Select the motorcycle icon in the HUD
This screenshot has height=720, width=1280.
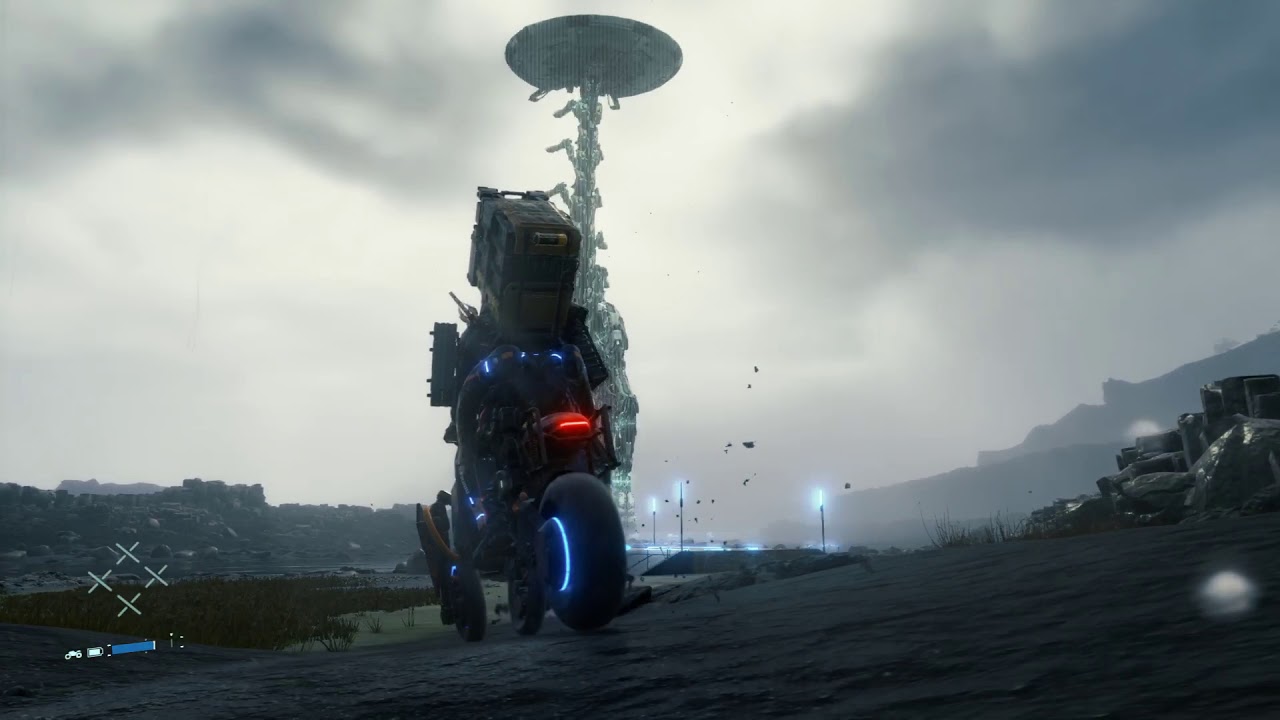[x=74, y=654]
